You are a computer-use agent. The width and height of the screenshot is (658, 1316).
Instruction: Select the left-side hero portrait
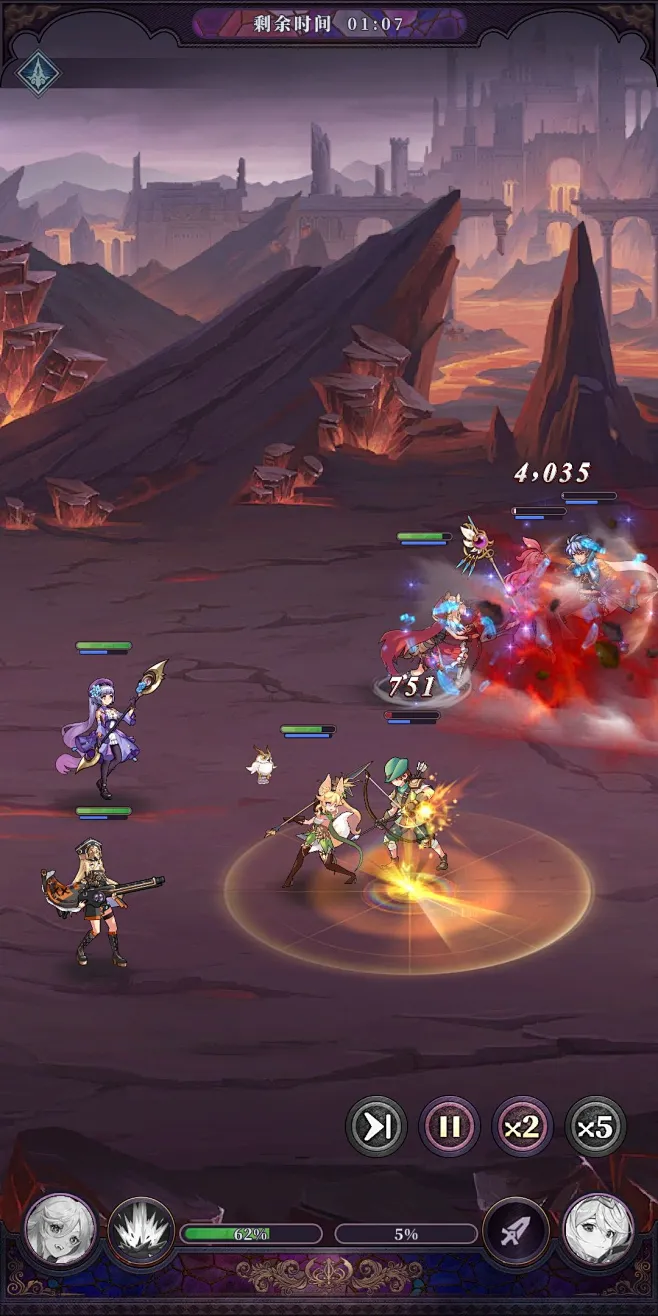tap(60, 1229)
